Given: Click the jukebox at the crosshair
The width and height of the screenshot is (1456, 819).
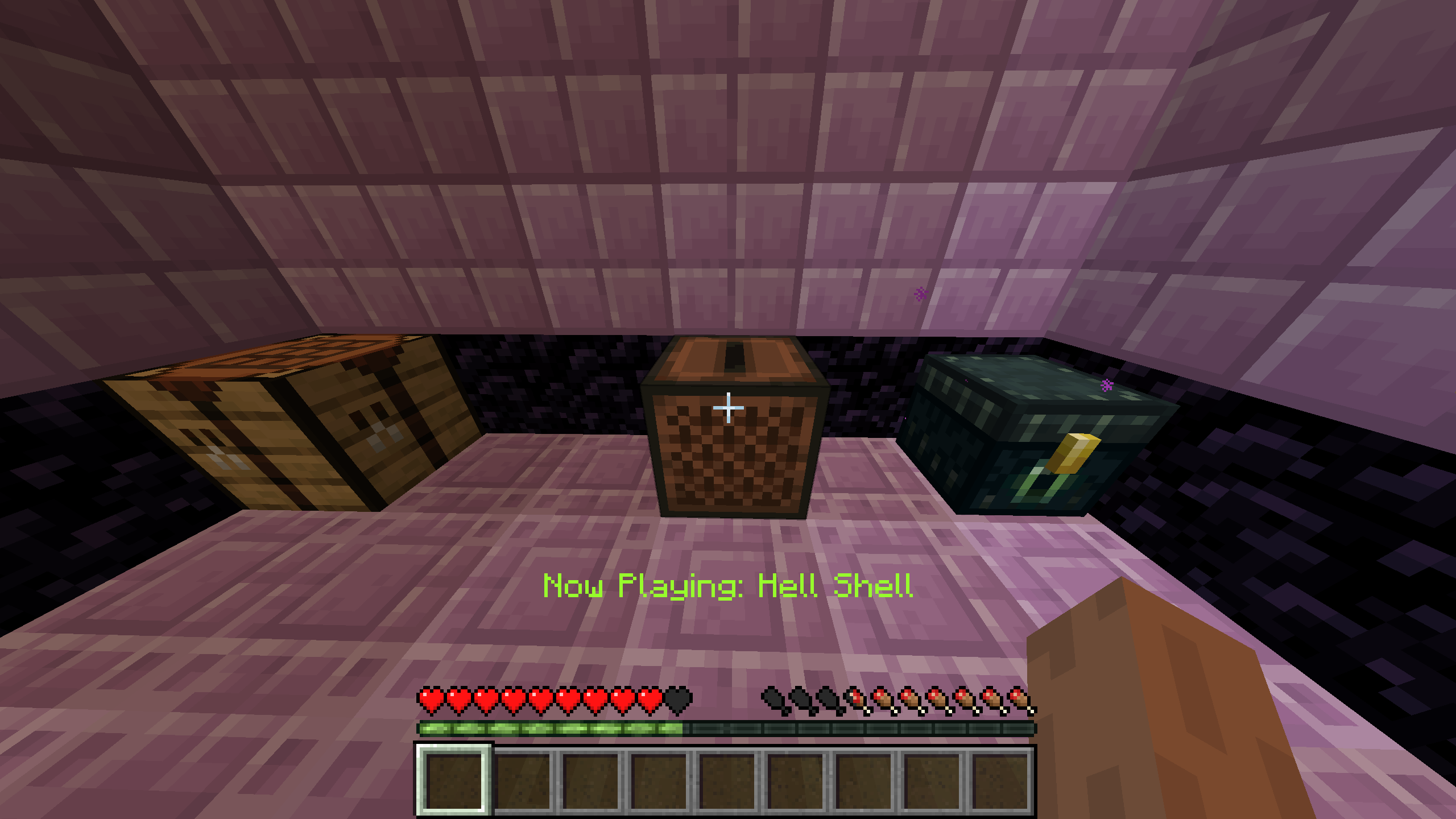Looking at the screenshot, I should pos(734,449).
